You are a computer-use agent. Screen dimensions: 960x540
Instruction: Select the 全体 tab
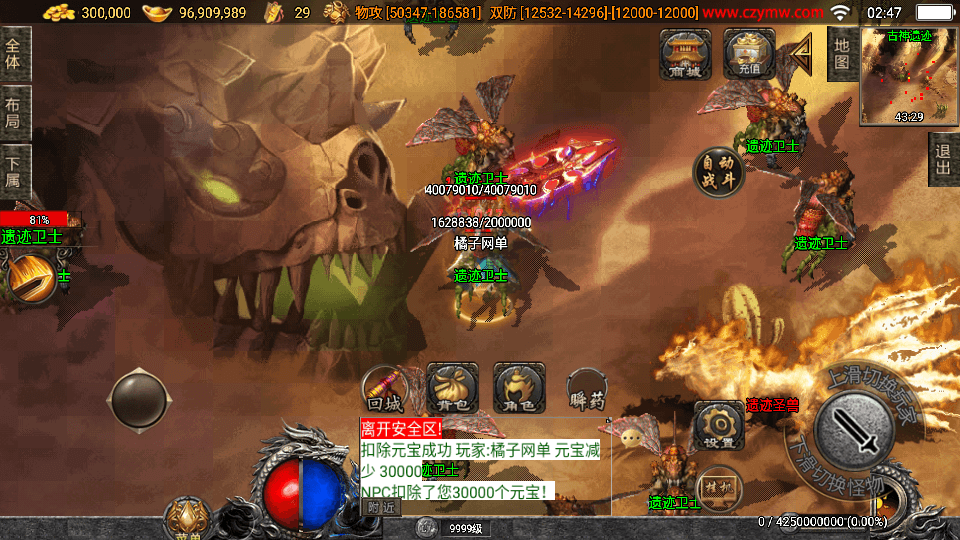tap(14, 54)
